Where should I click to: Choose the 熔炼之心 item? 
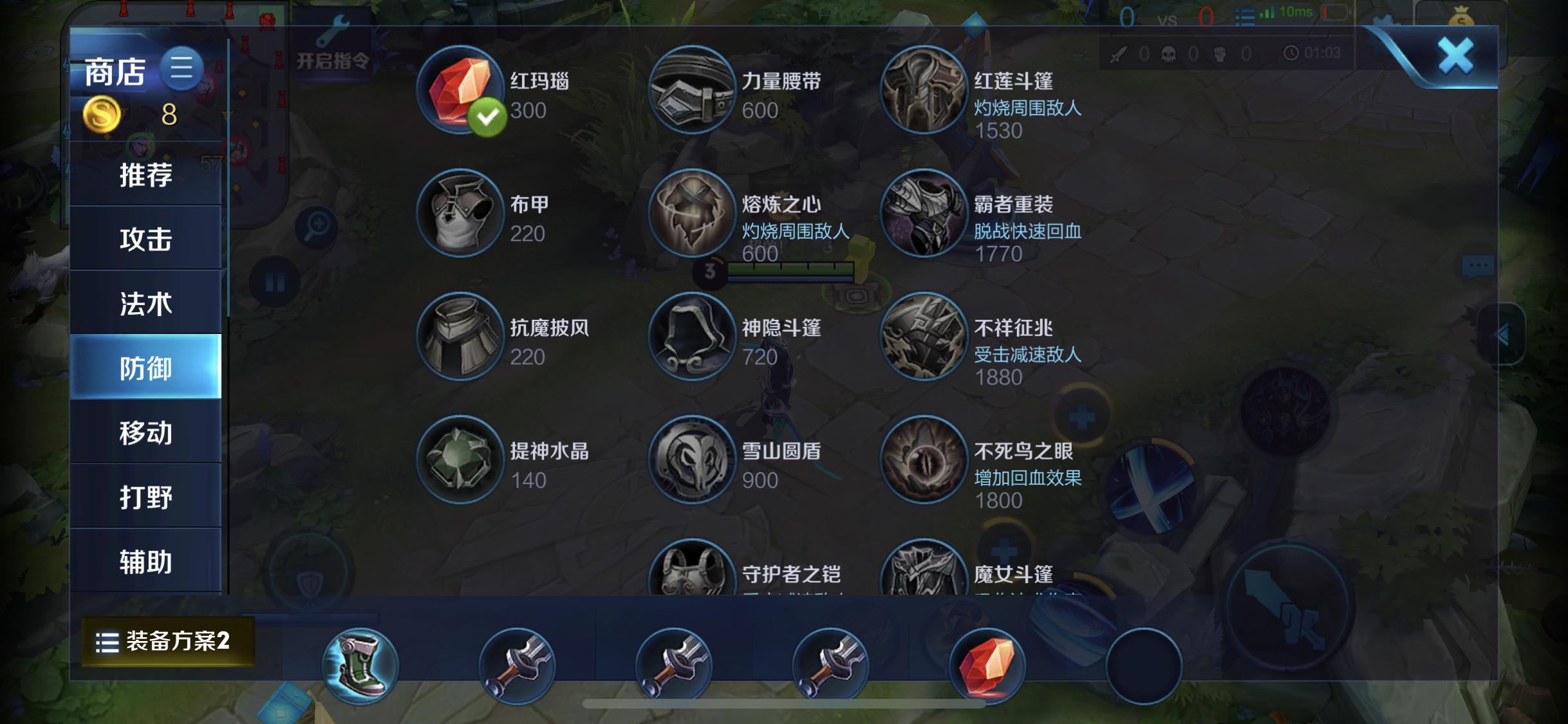click(690, 214)
